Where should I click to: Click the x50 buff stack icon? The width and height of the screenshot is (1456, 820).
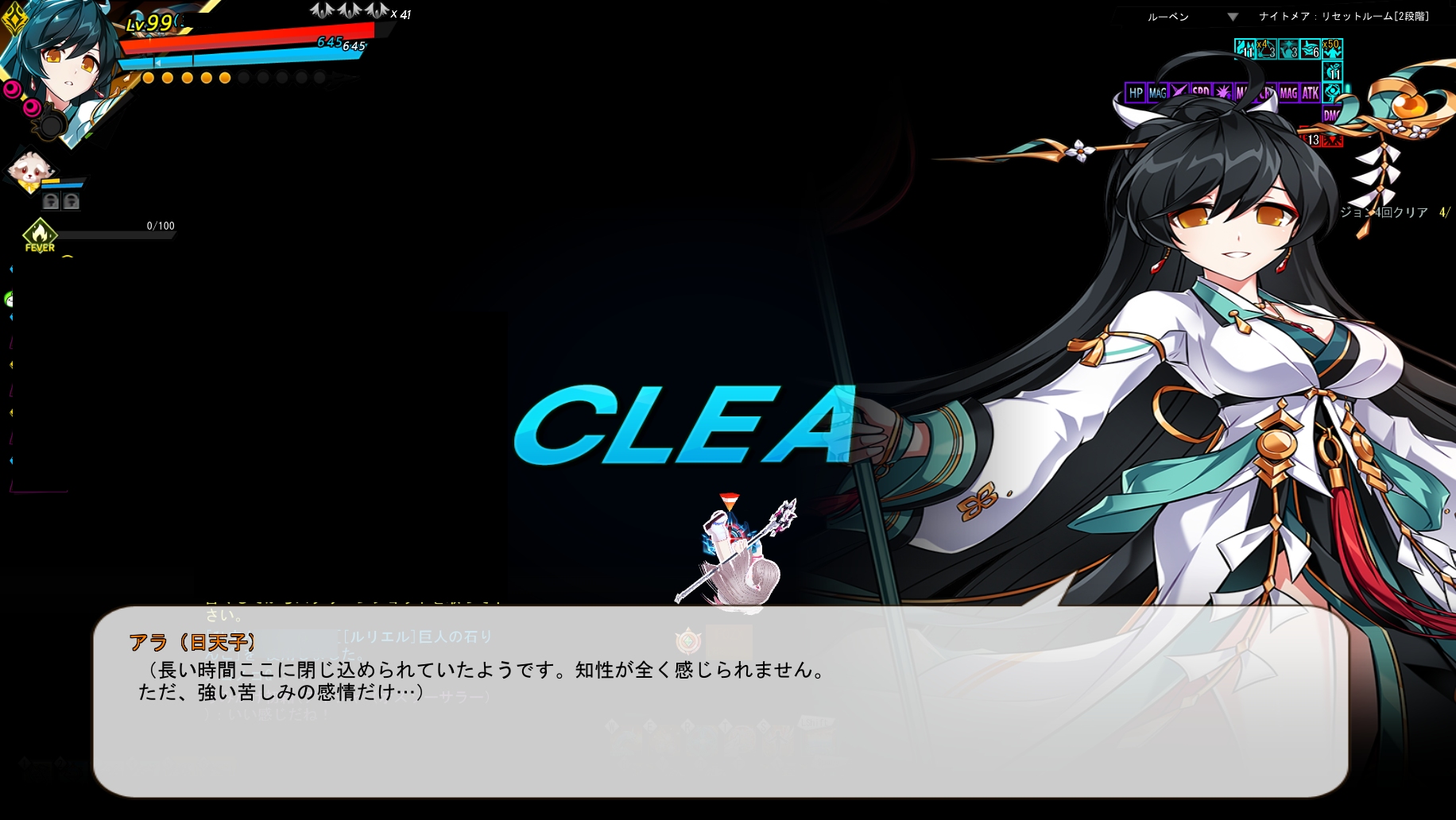[1333, 49]
